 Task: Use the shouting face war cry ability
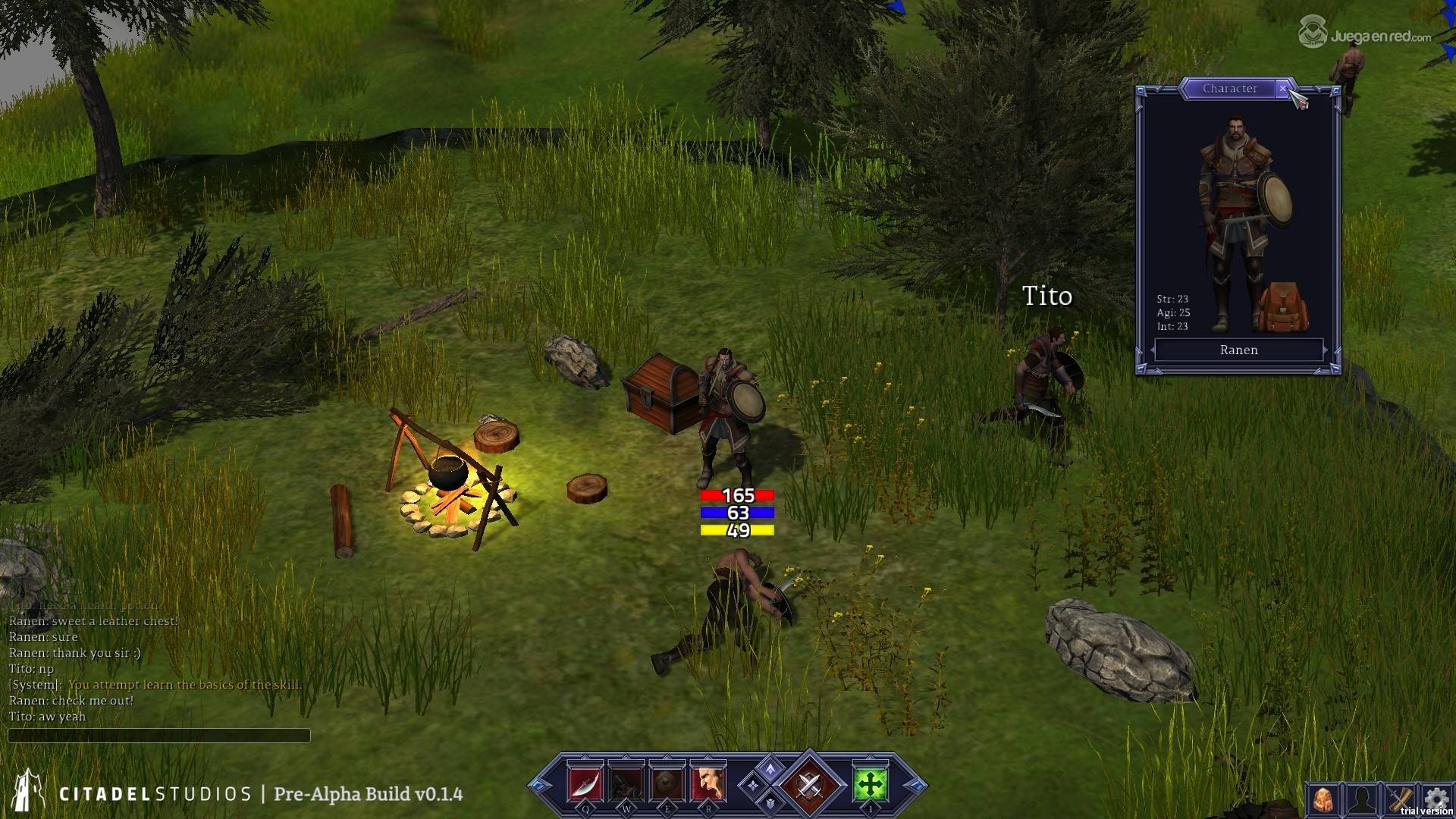click(x=708, y=784)
